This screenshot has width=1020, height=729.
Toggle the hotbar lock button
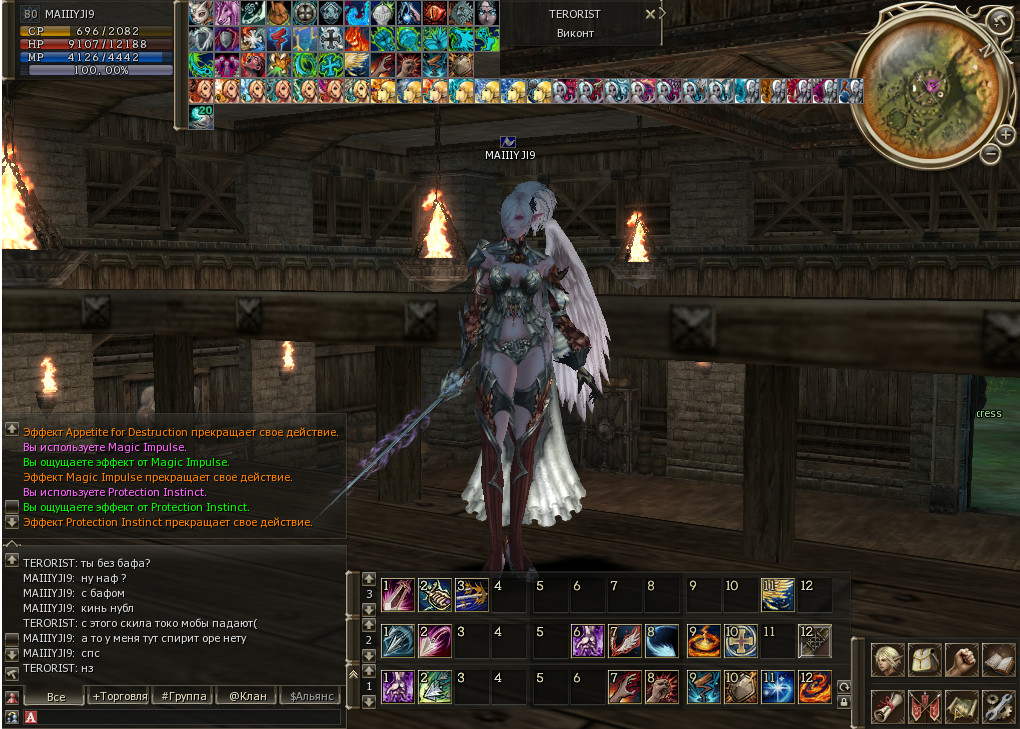click(843, 702)
